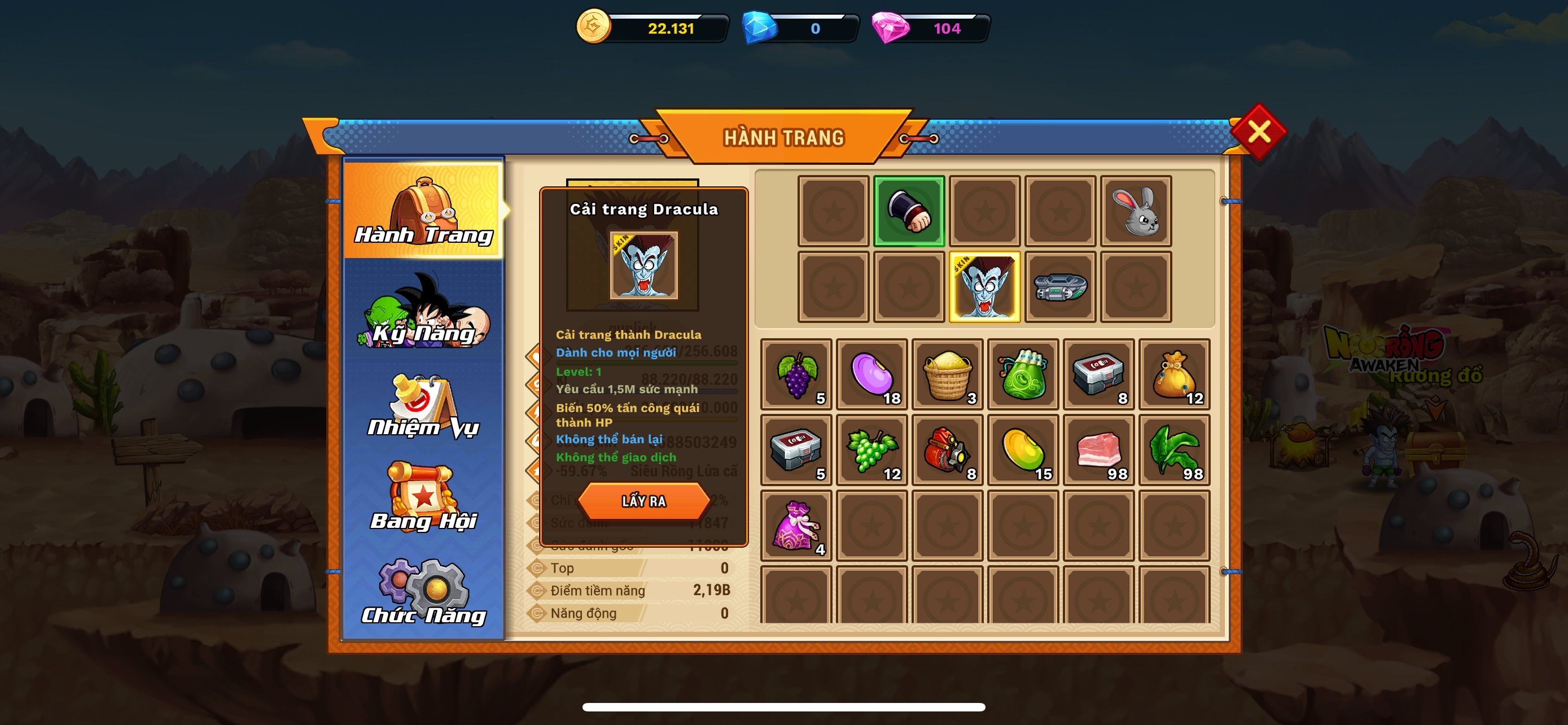1568x725 pixels.
Task: Select the equipped Dracula skin slot
Action: (x=984, y=287)
